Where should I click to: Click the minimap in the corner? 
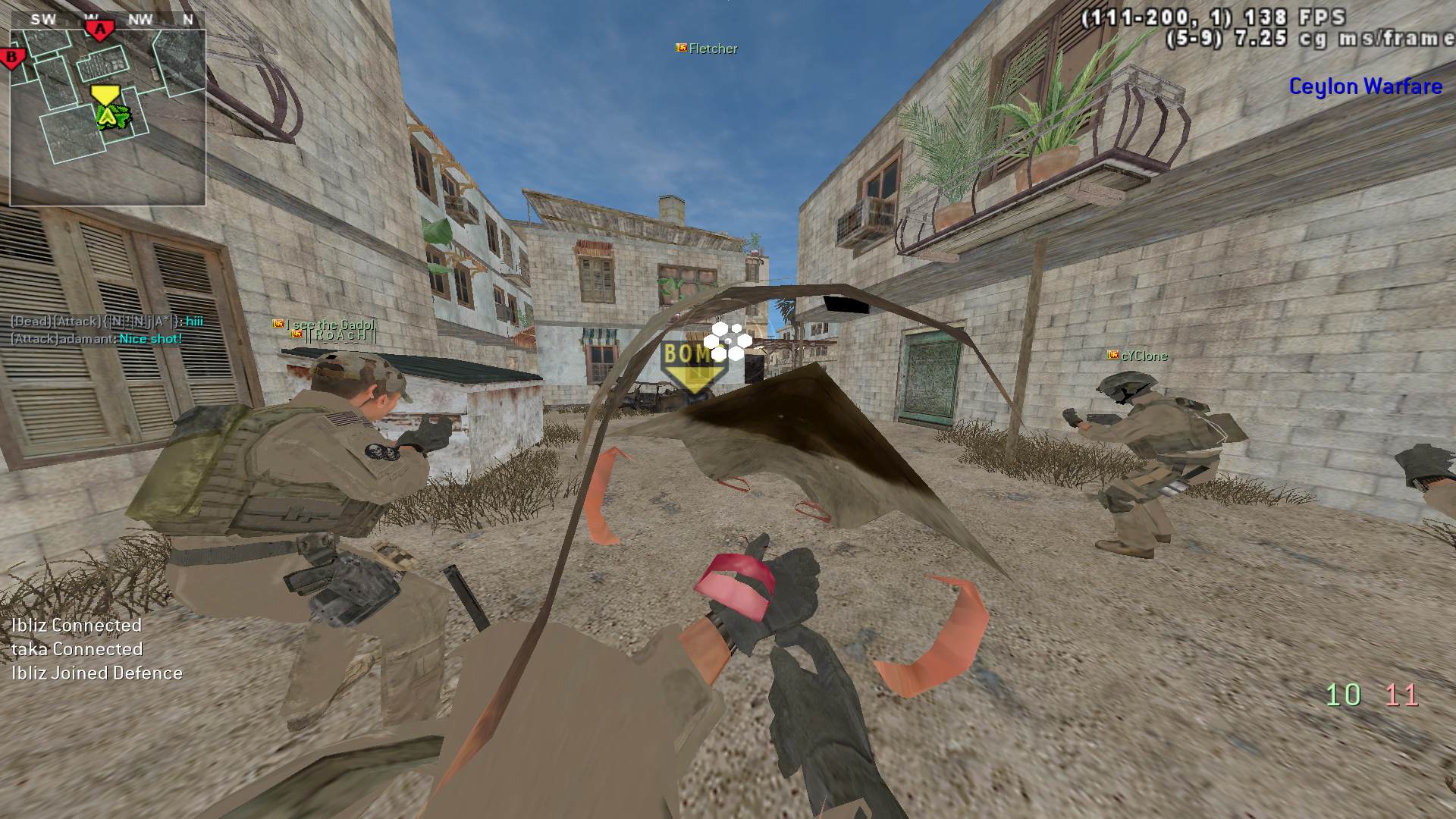[107, 118]
